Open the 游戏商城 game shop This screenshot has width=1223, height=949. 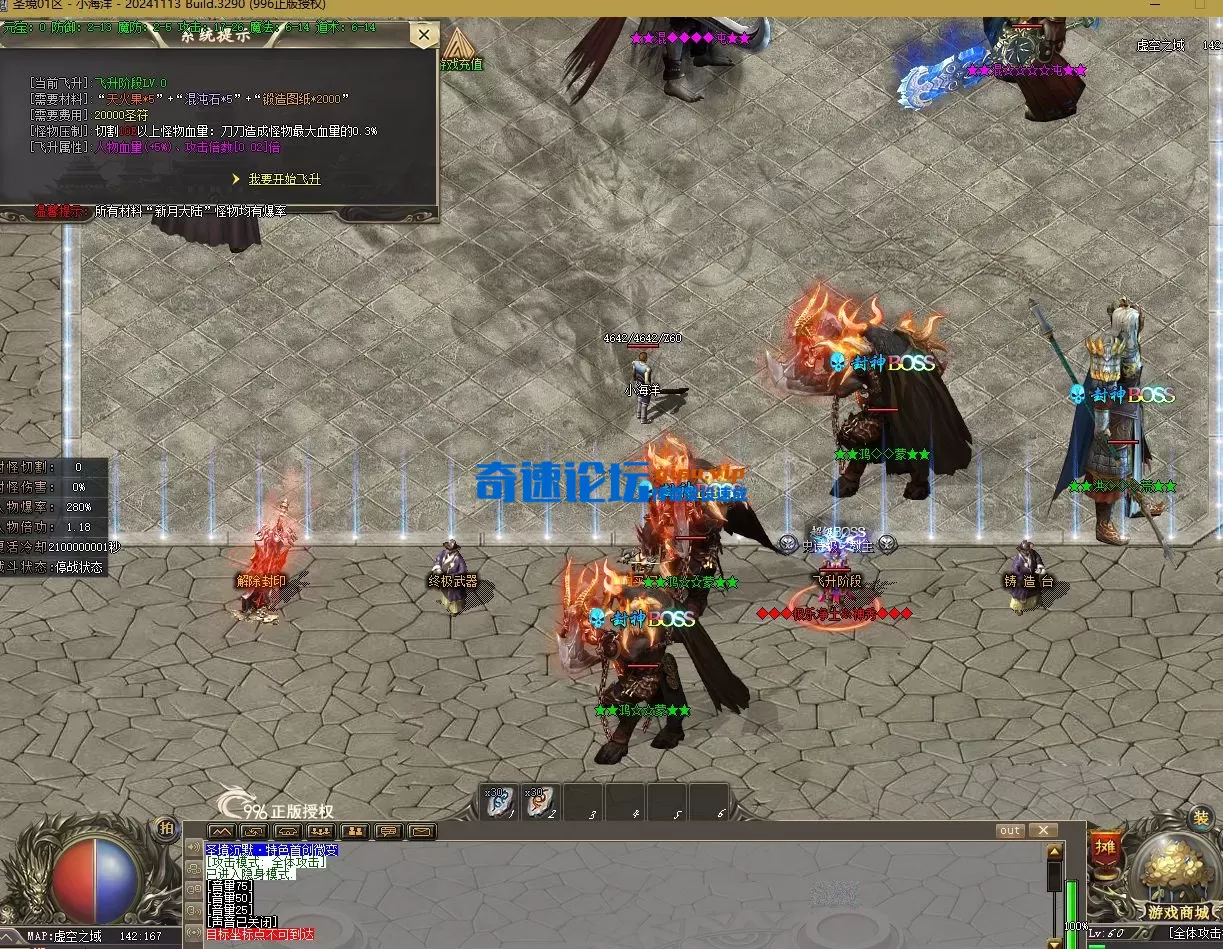1178,880
